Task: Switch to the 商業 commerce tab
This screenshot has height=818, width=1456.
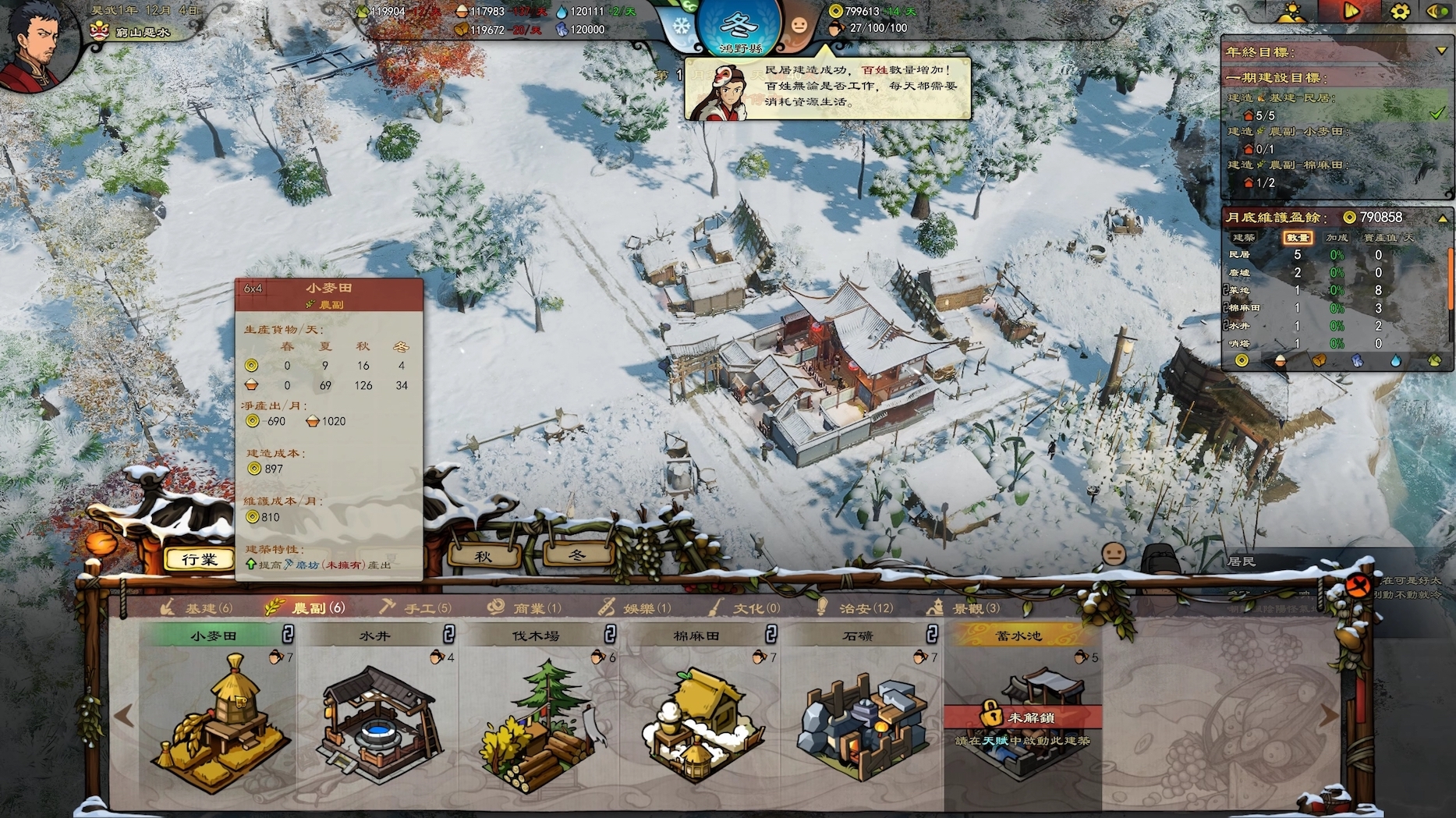Action: pos(525,608)
